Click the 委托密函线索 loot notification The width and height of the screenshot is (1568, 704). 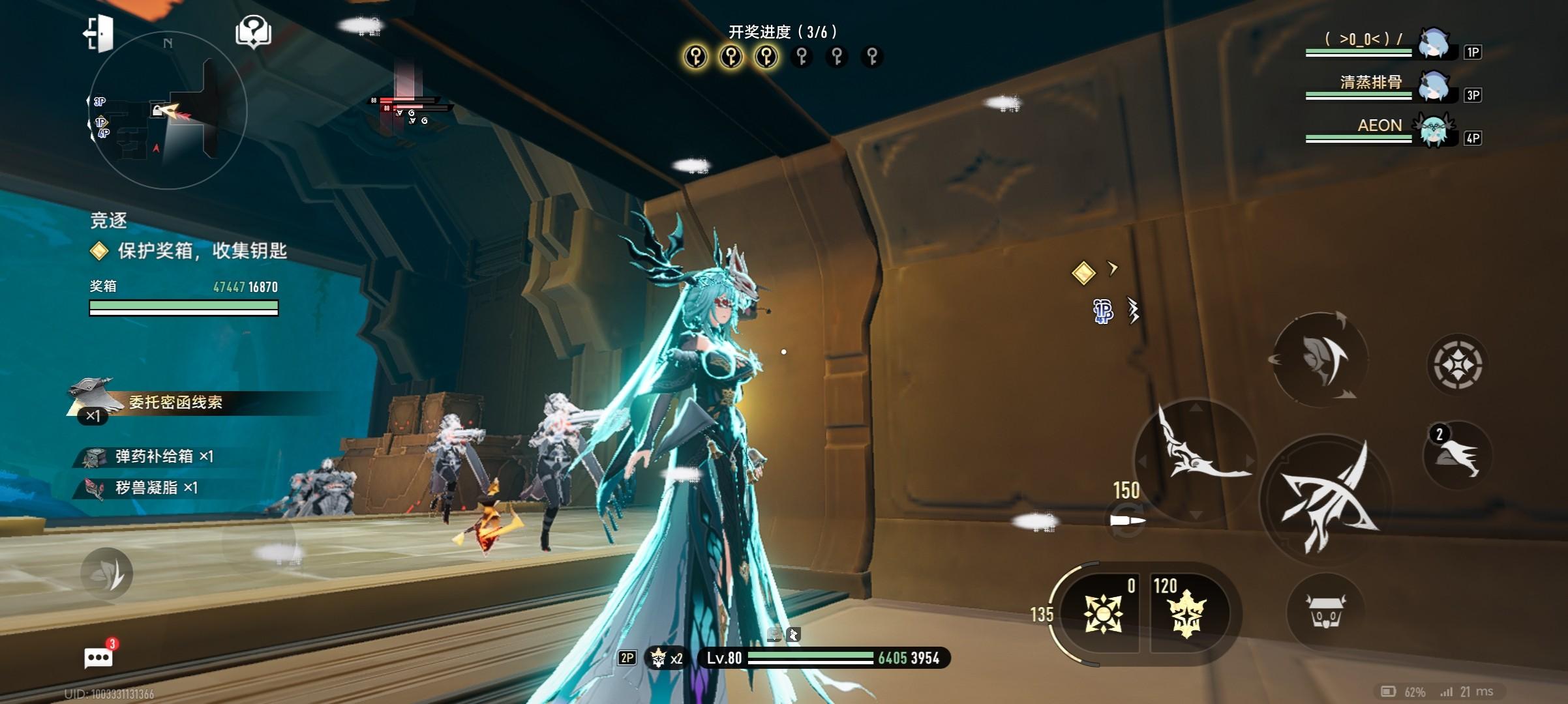point(175,402)
